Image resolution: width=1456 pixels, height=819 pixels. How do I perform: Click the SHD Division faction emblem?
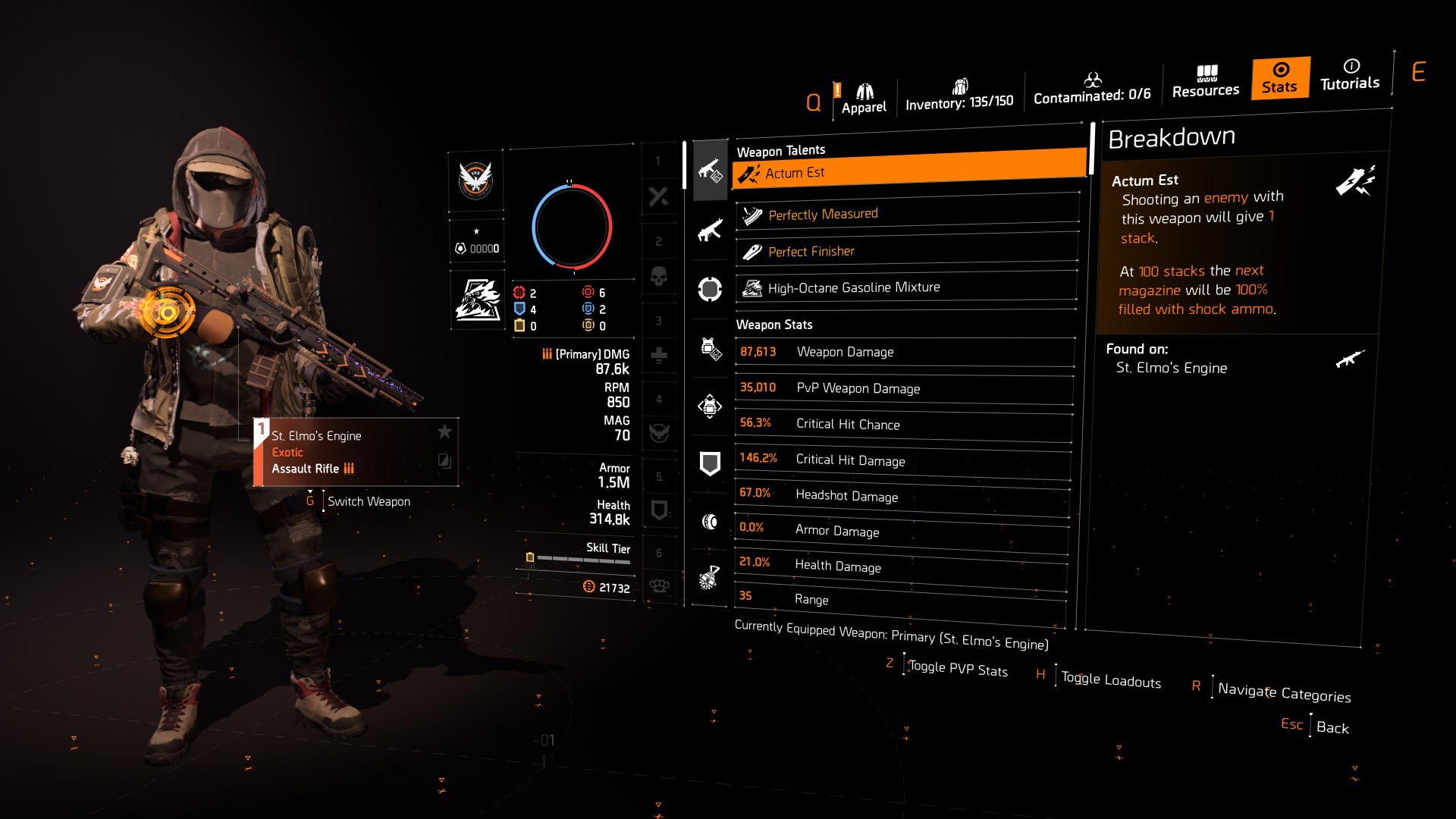click(x=476, y=182)
